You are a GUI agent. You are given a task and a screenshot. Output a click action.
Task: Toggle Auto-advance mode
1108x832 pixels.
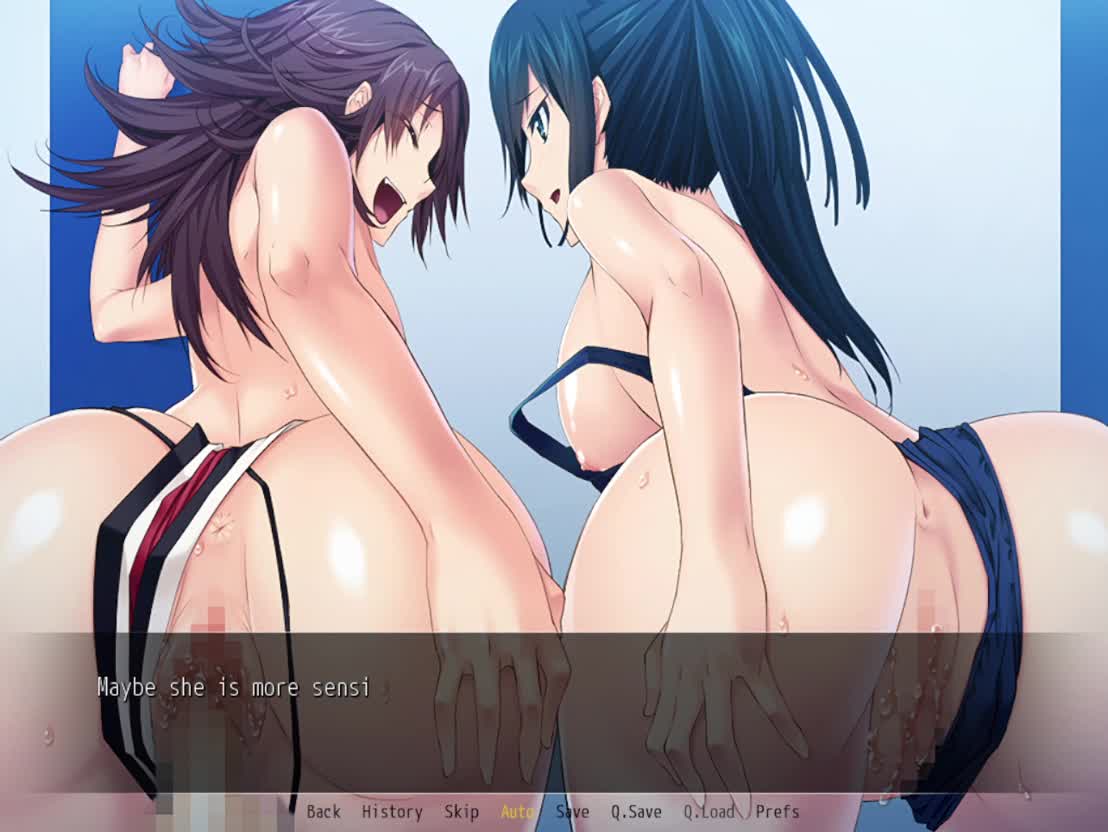[x=517, y=812]
